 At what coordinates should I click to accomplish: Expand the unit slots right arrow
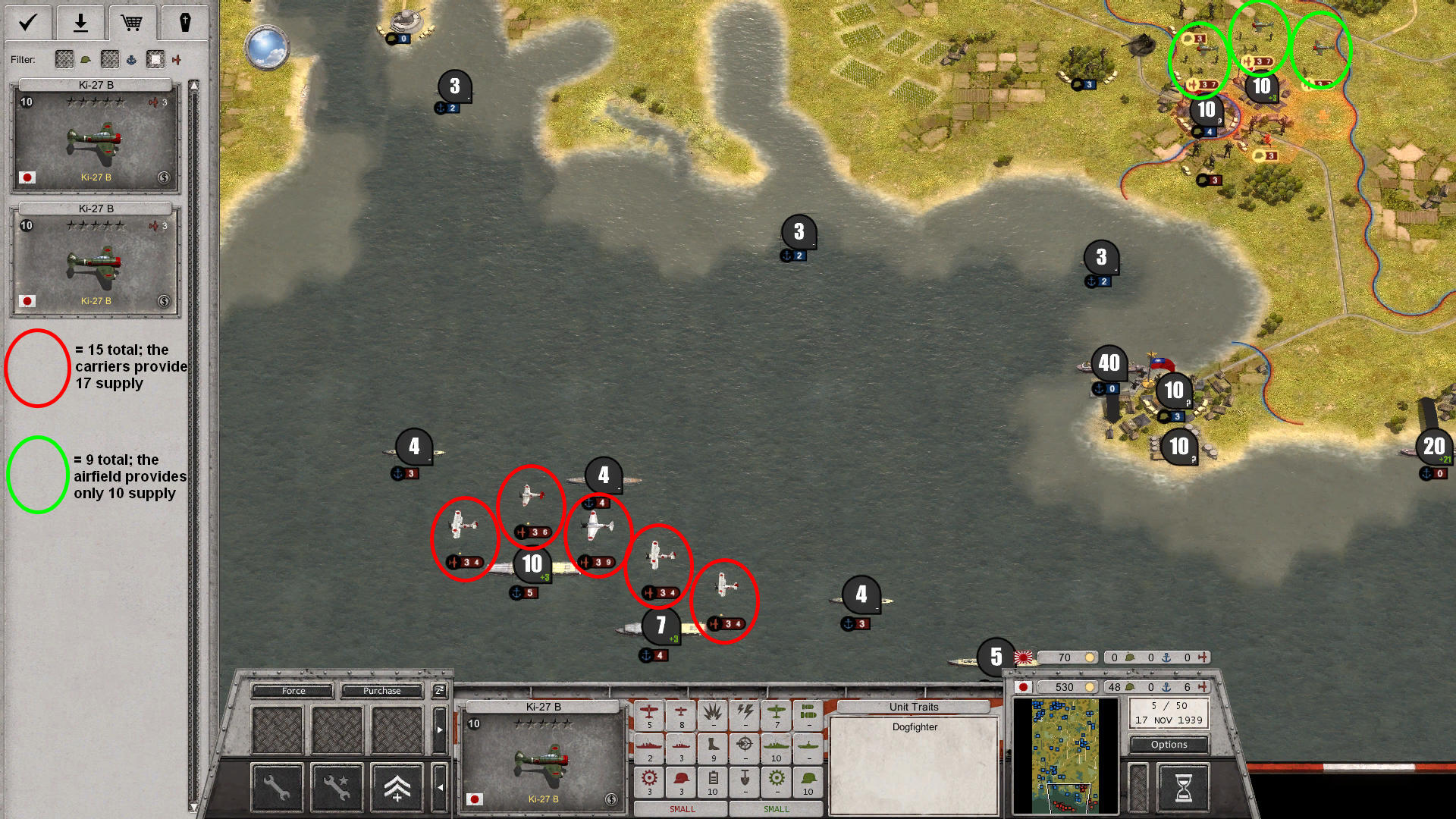click(440, 730)
